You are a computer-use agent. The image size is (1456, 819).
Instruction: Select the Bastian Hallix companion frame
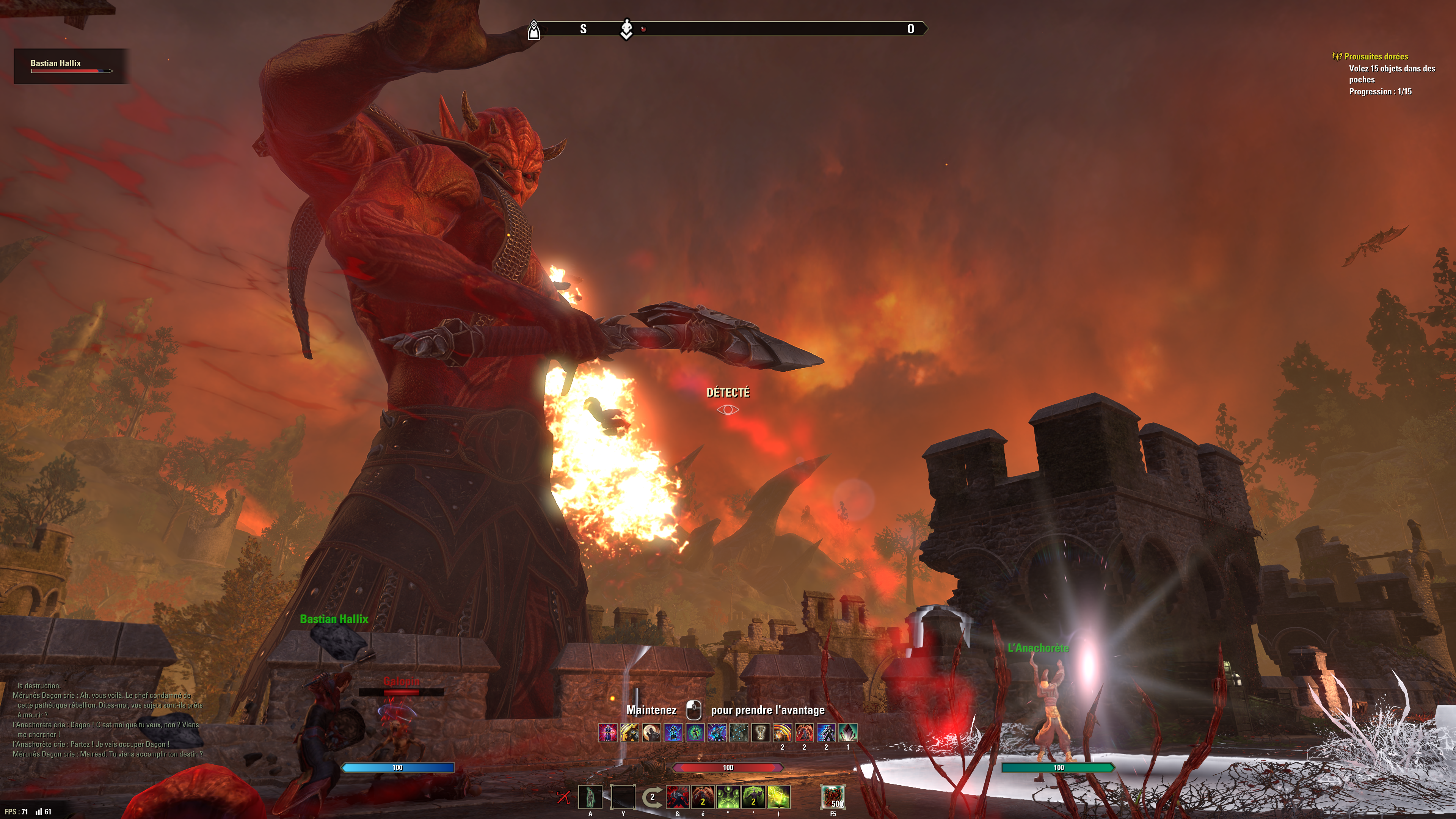[71, 66]
